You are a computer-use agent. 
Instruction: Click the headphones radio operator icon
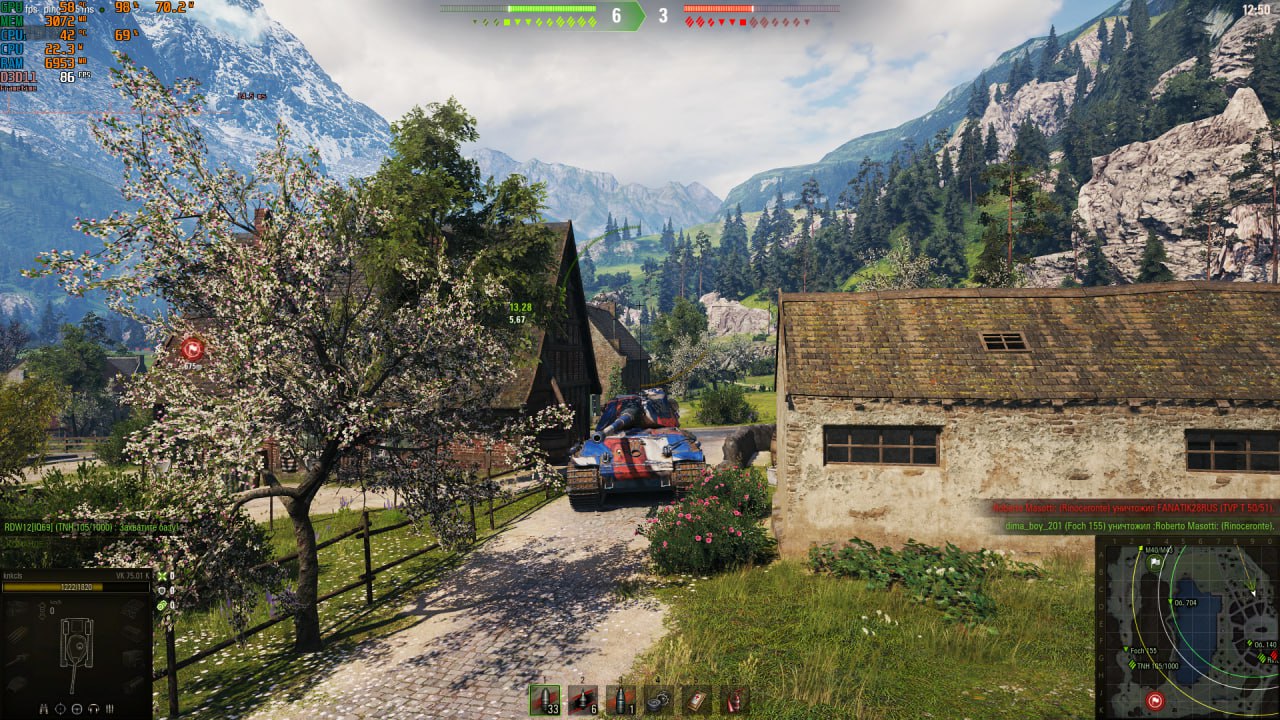tap(94, 709)
